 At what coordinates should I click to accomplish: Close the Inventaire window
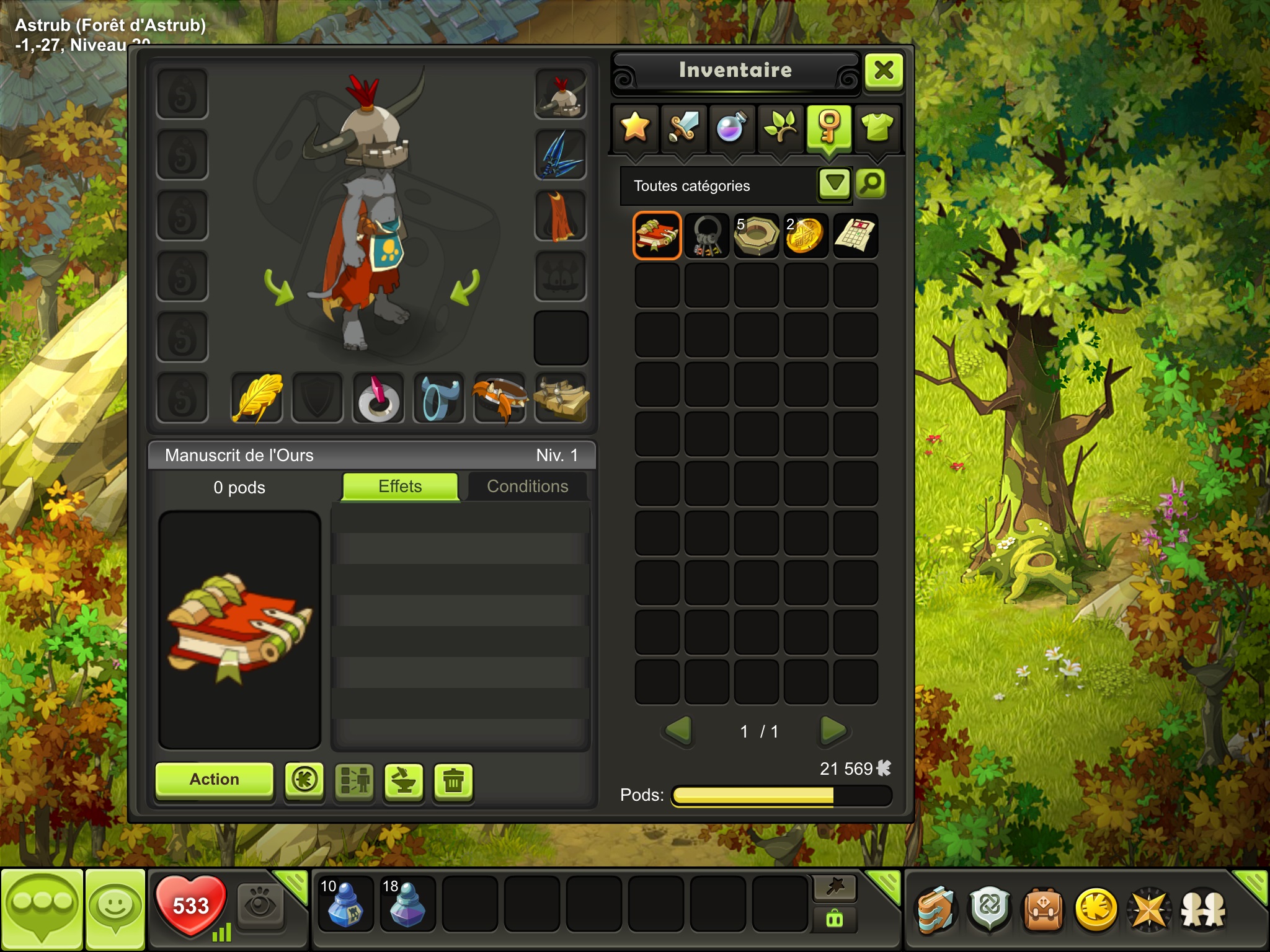pos(884,71)
